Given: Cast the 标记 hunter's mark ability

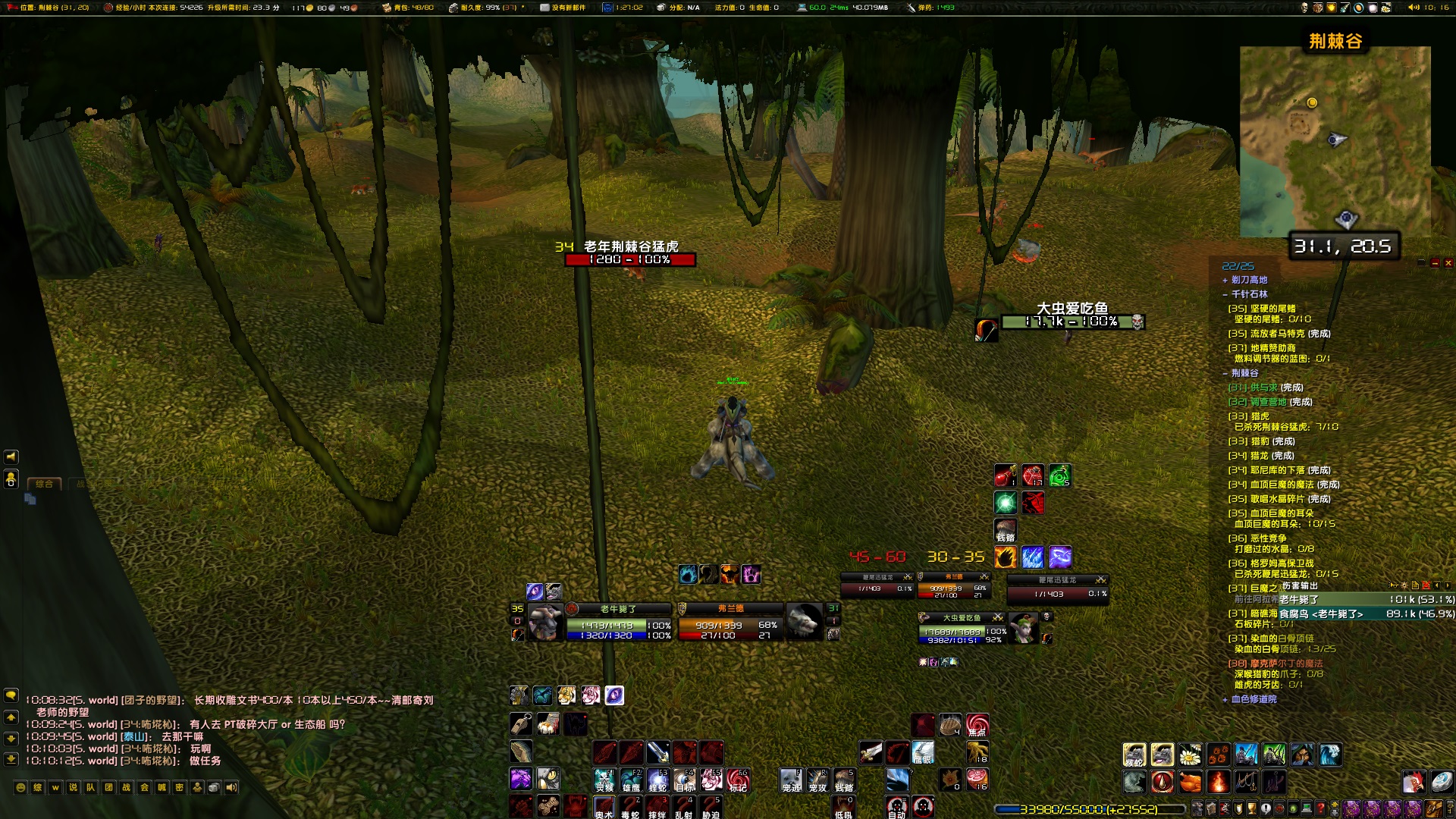Looking at the screenshot, I should 738,780.
